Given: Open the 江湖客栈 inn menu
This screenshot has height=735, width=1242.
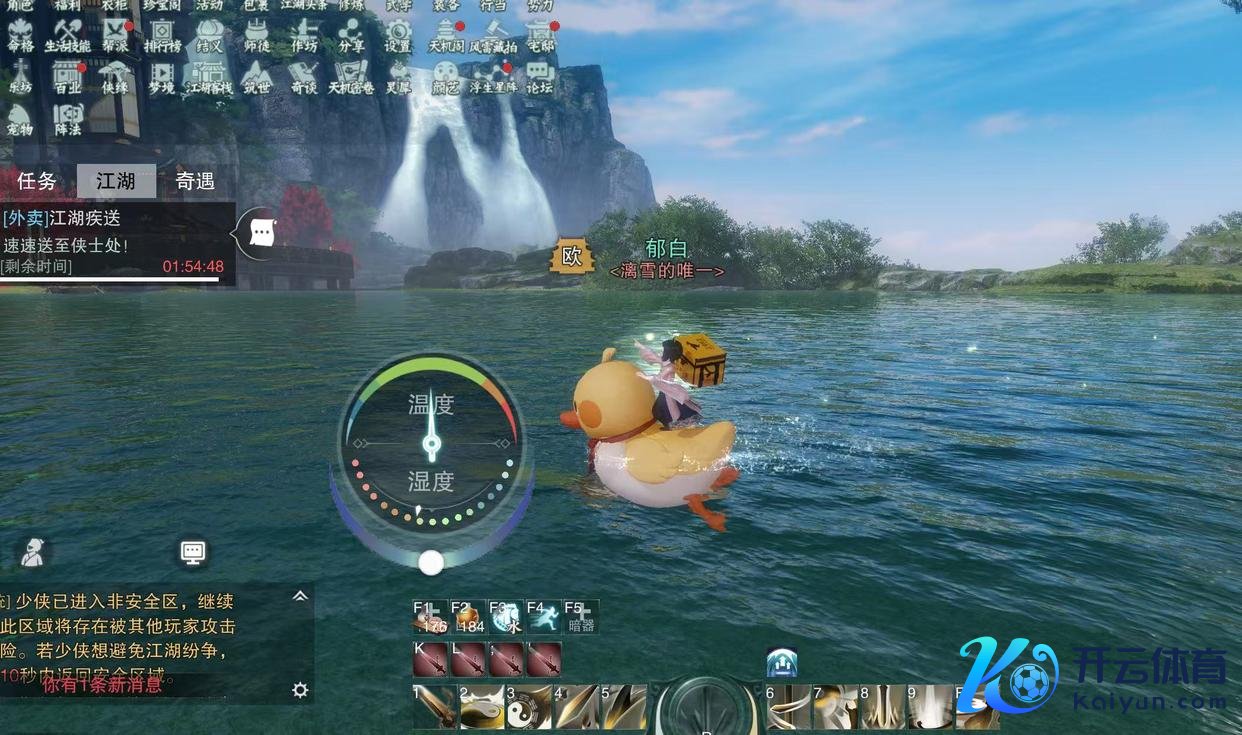Looking at the screenshot, I should [x=209, y=77].
